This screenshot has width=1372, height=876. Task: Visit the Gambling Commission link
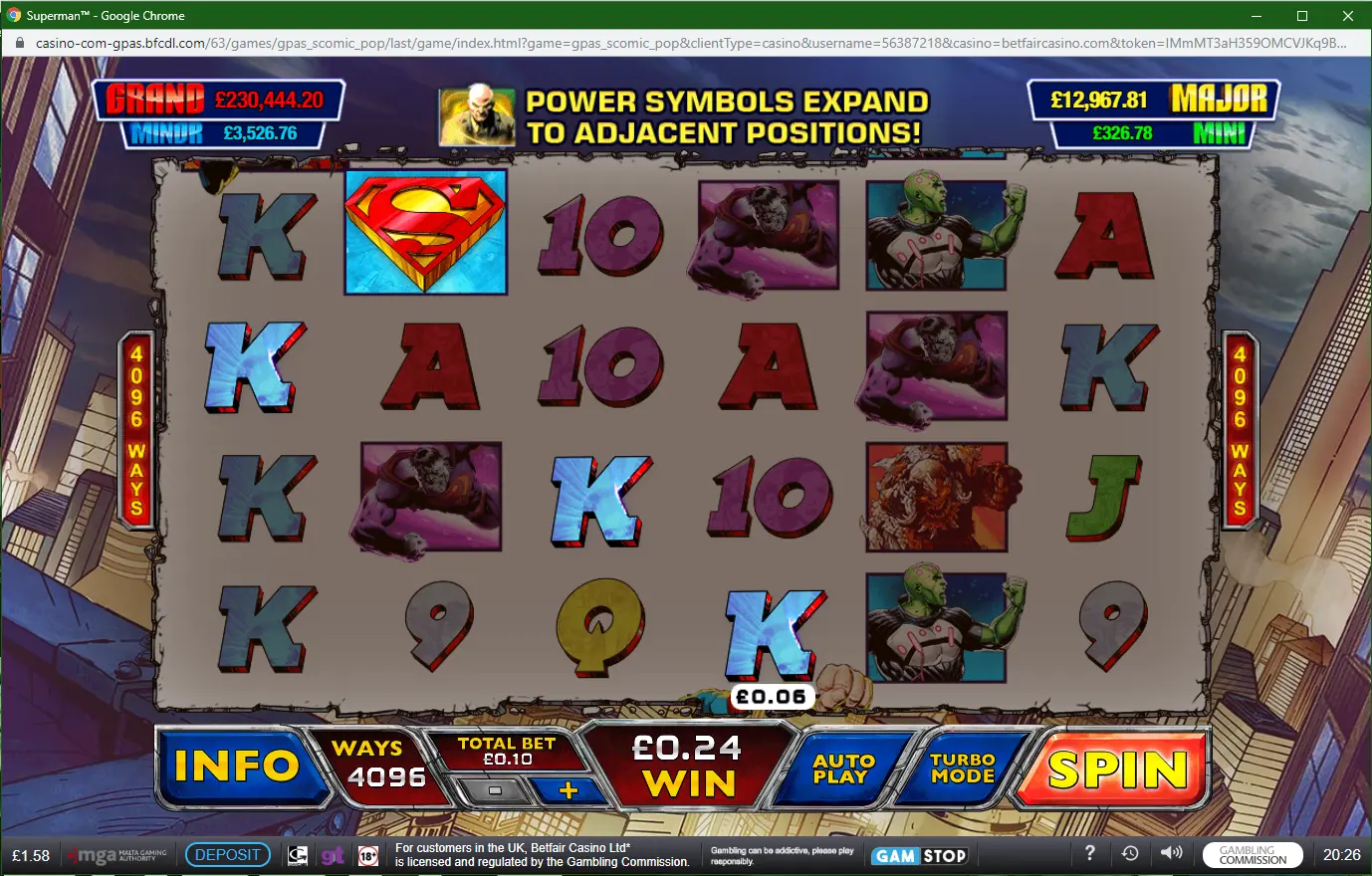point(1253,855)
